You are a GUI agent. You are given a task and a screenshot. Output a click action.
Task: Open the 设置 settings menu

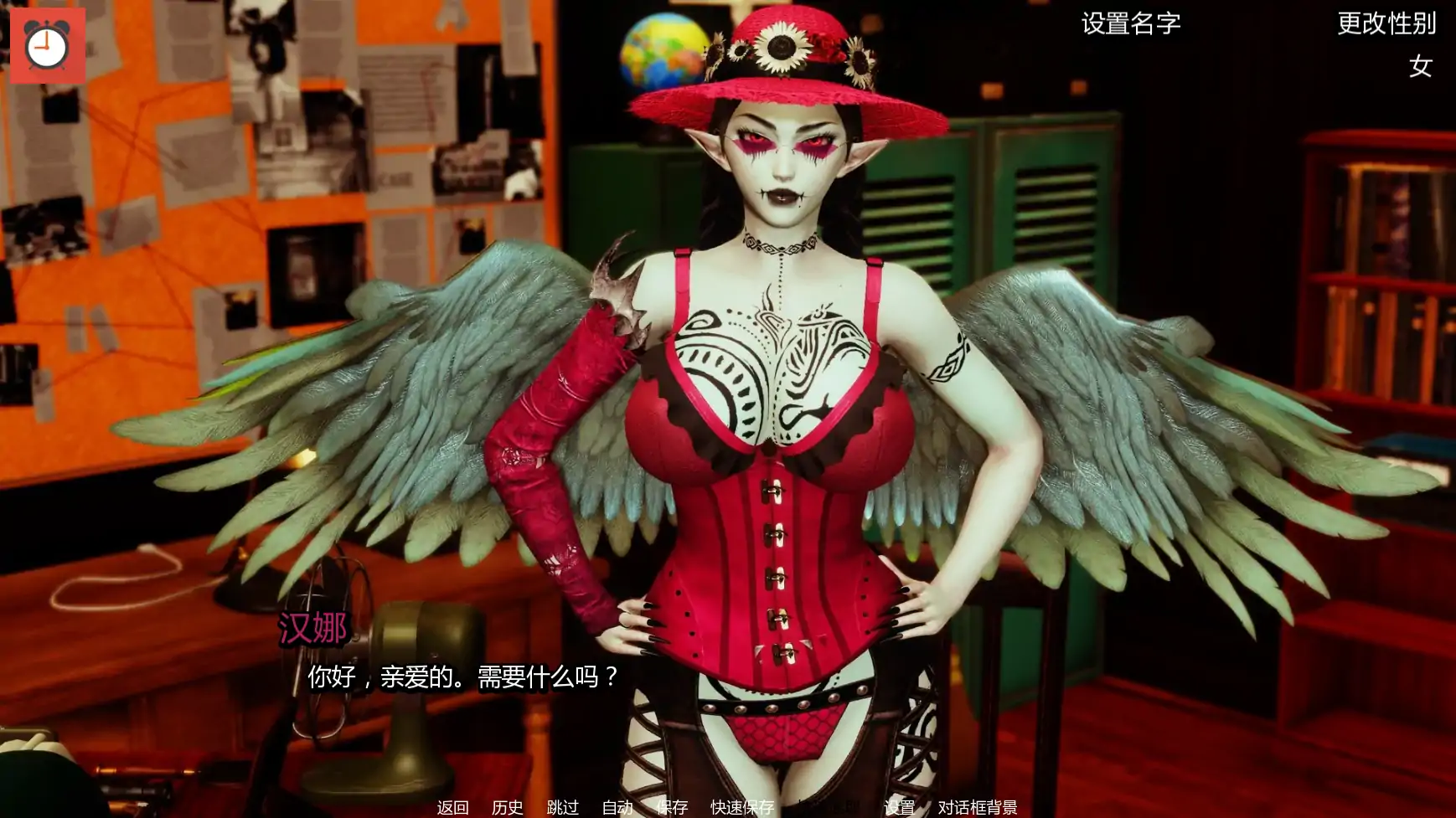pyautogui.click(x=900, y=809)
